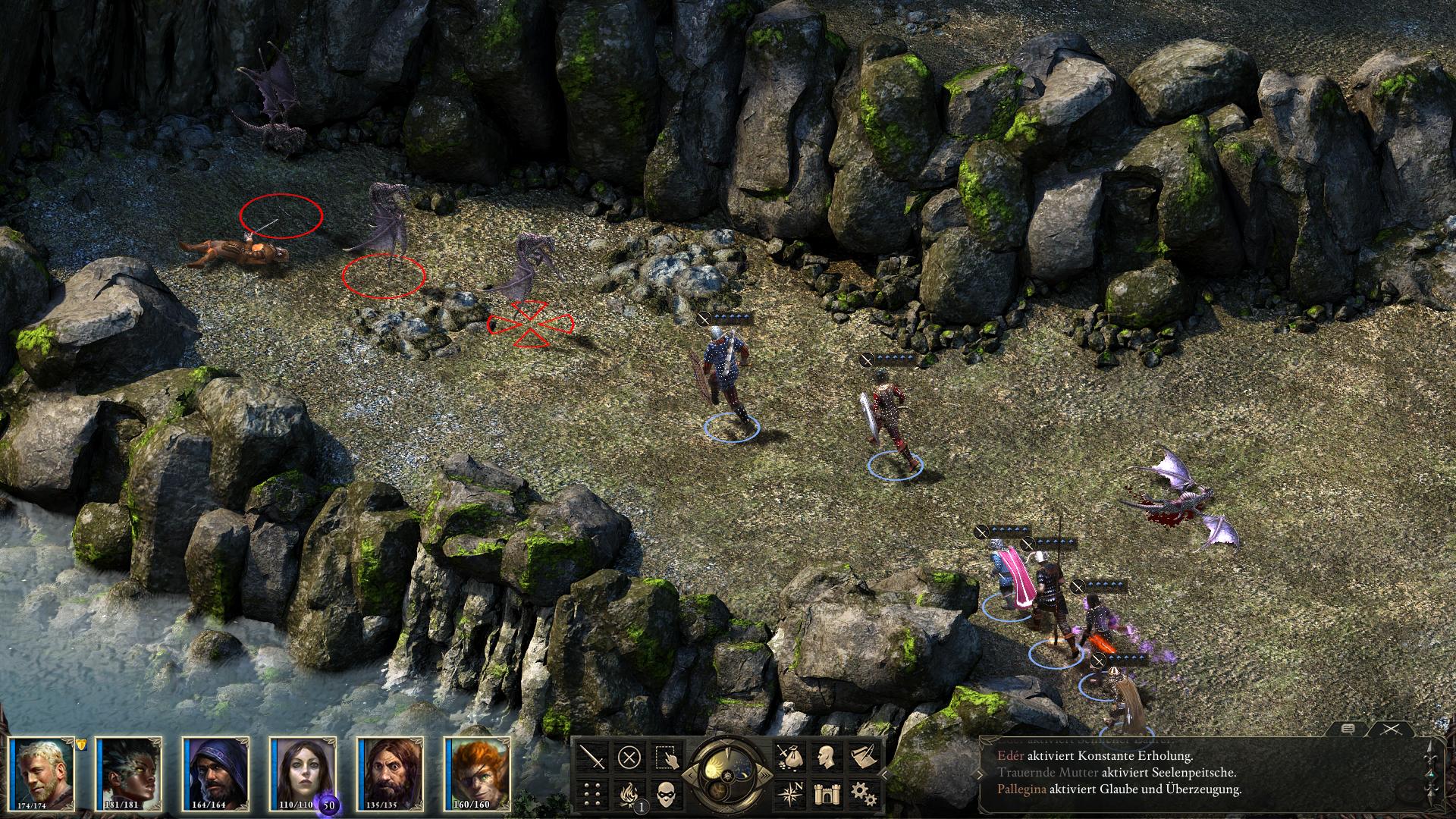
Task: Select the Grieving Mother's portrait
Action: (303, 772)
